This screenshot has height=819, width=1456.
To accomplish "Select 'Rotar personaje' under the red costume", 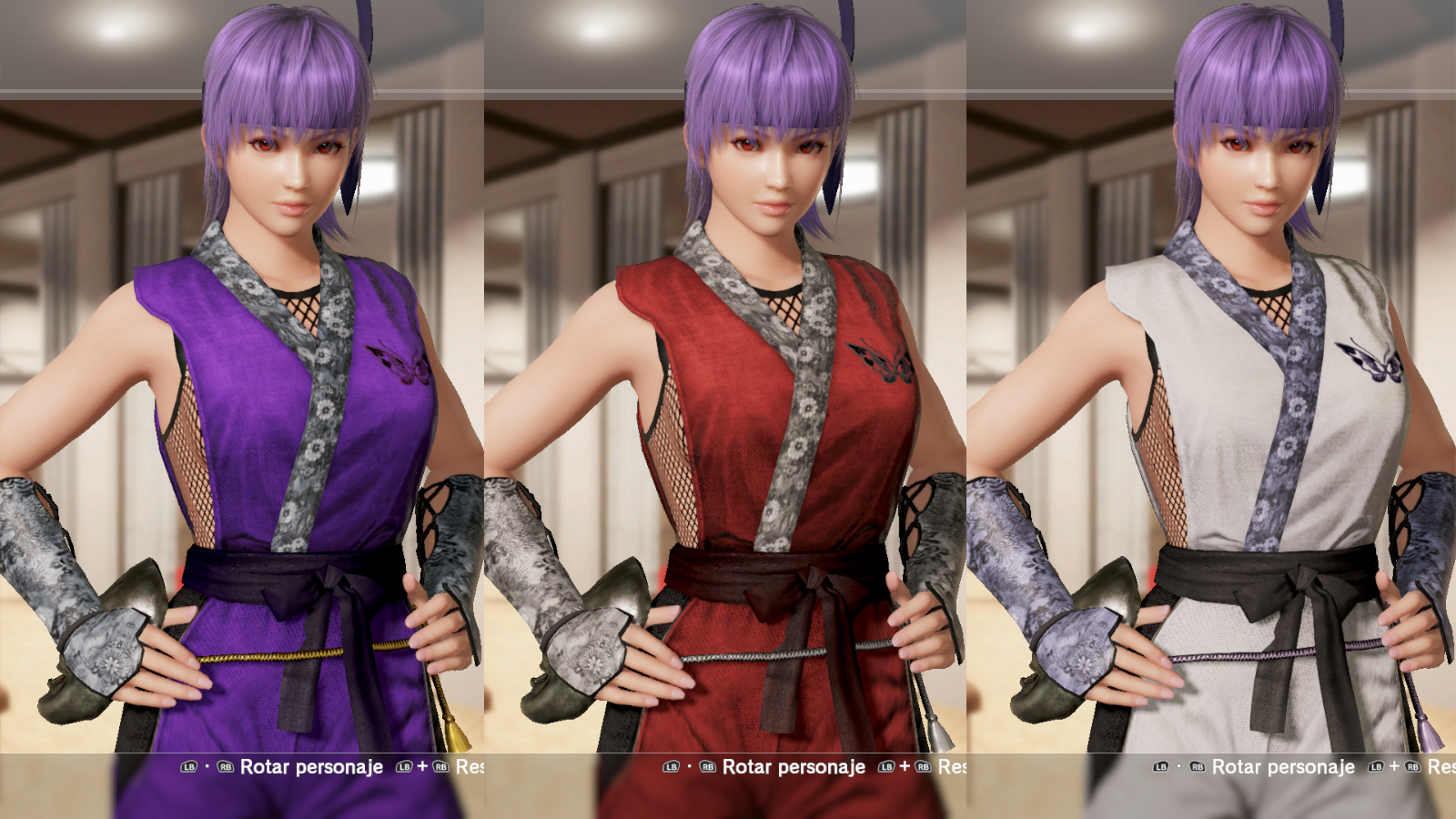I will point(794,767).
